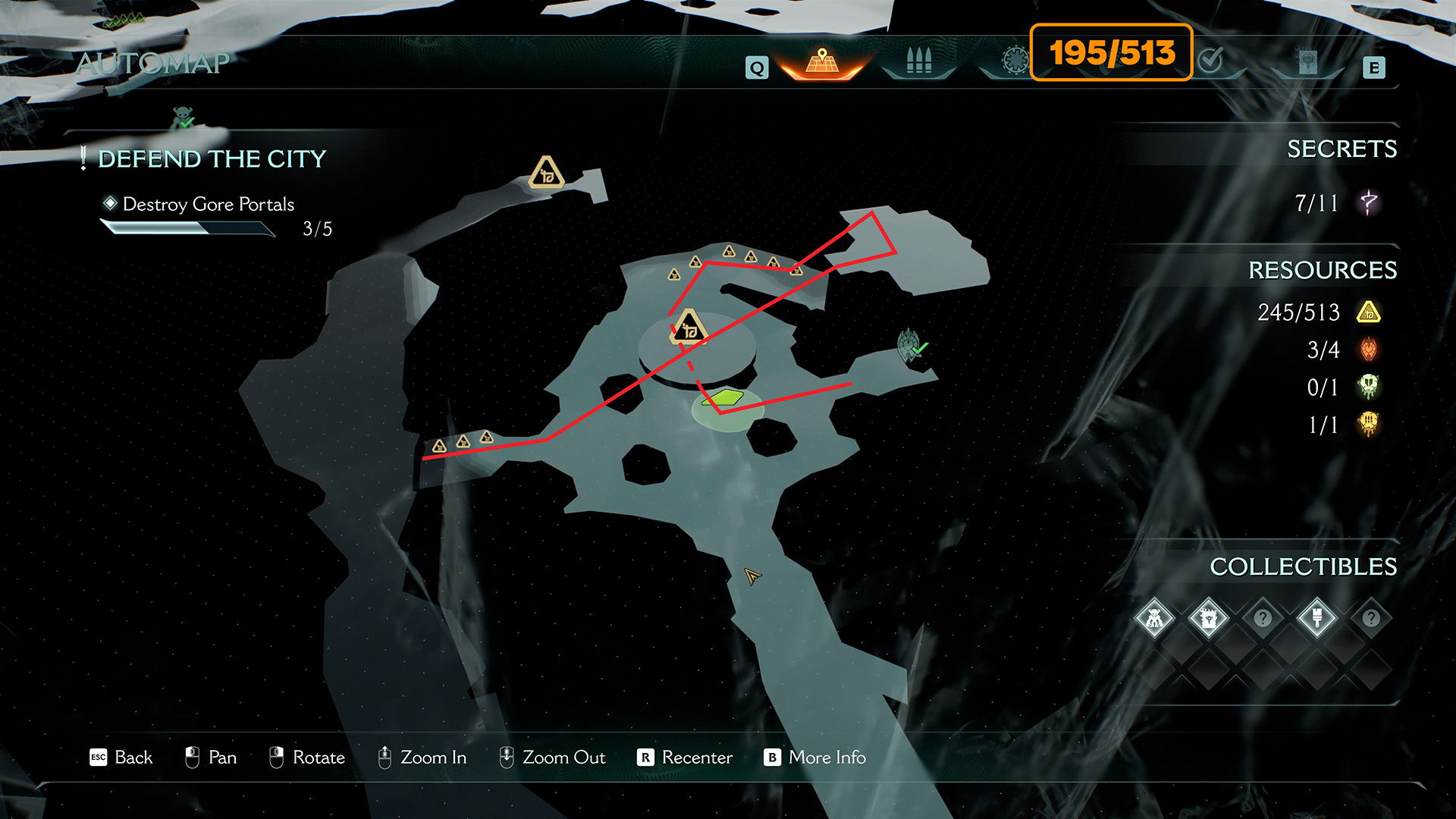This screenshot has width=1456, height=819.
Task: Zoom Out on the automap
Action: [x=552, y=758]
